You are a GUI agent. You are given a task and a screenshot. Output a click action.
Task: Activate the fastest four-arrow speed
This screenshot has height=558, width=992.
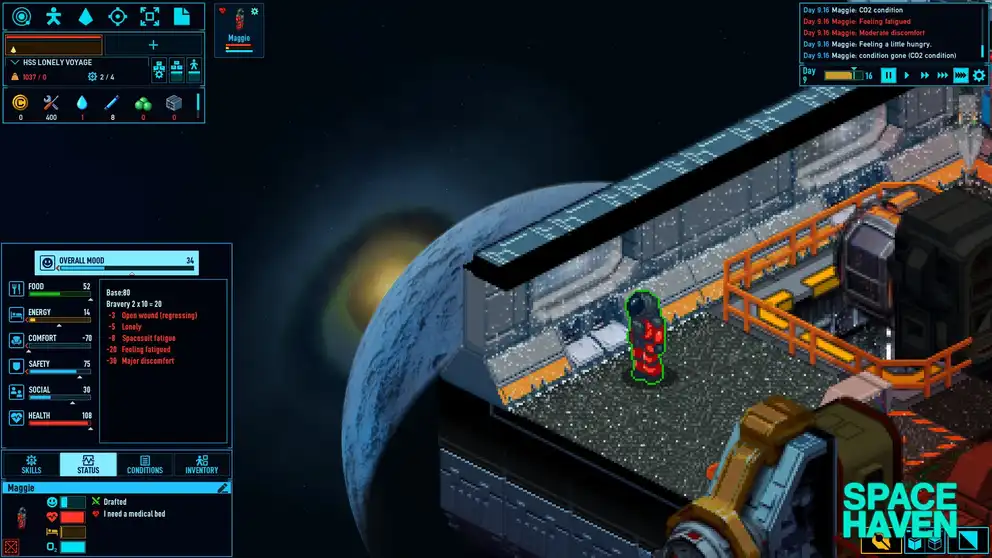(x=960, y=75)
